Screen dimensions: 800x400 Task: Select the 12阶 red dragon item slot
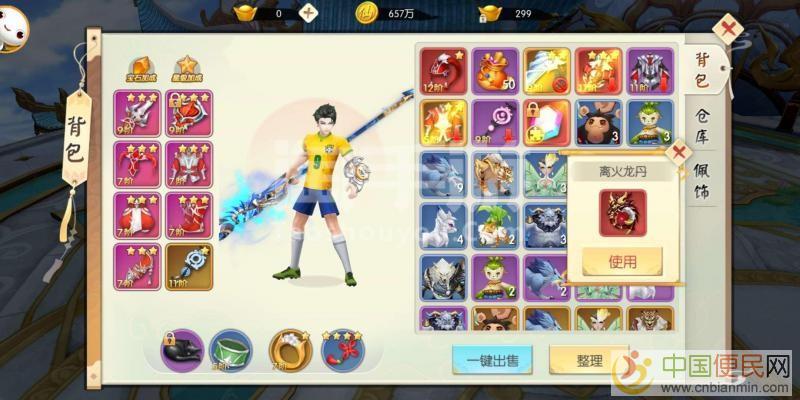pos(443,70)
